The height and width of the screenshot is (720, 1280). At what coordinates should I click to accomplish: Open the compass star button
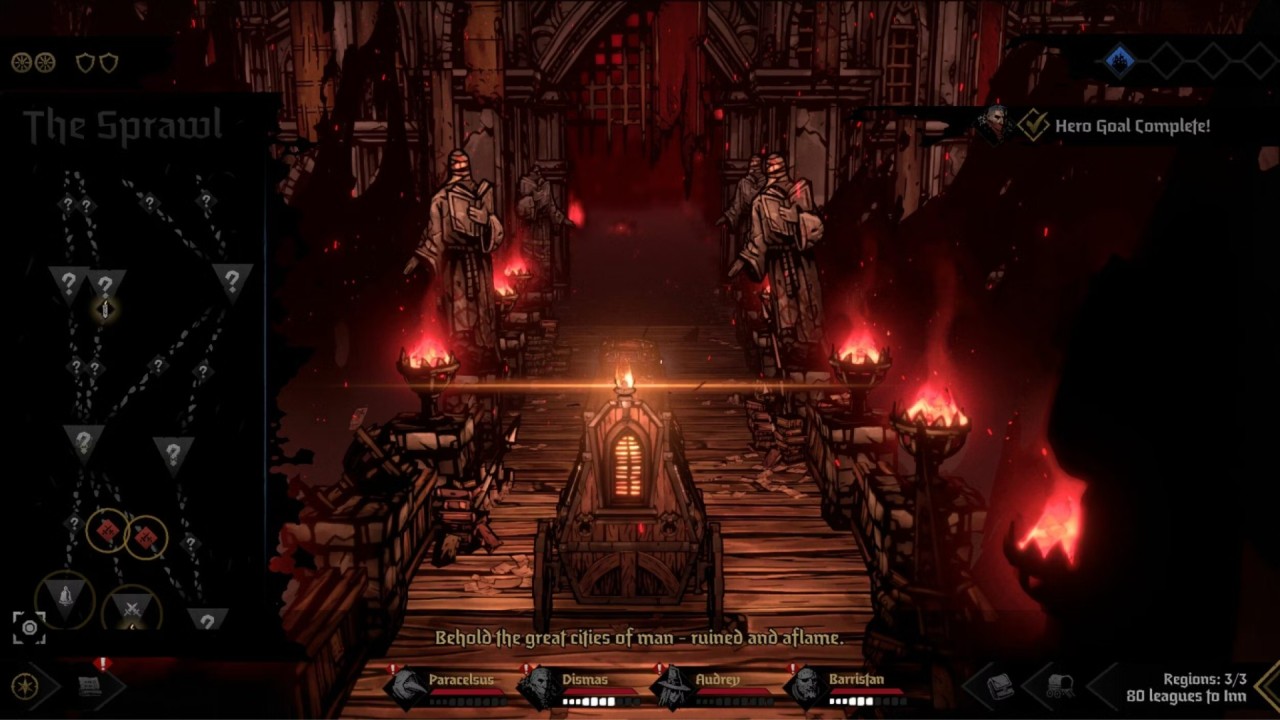click(x=24, y=687)
